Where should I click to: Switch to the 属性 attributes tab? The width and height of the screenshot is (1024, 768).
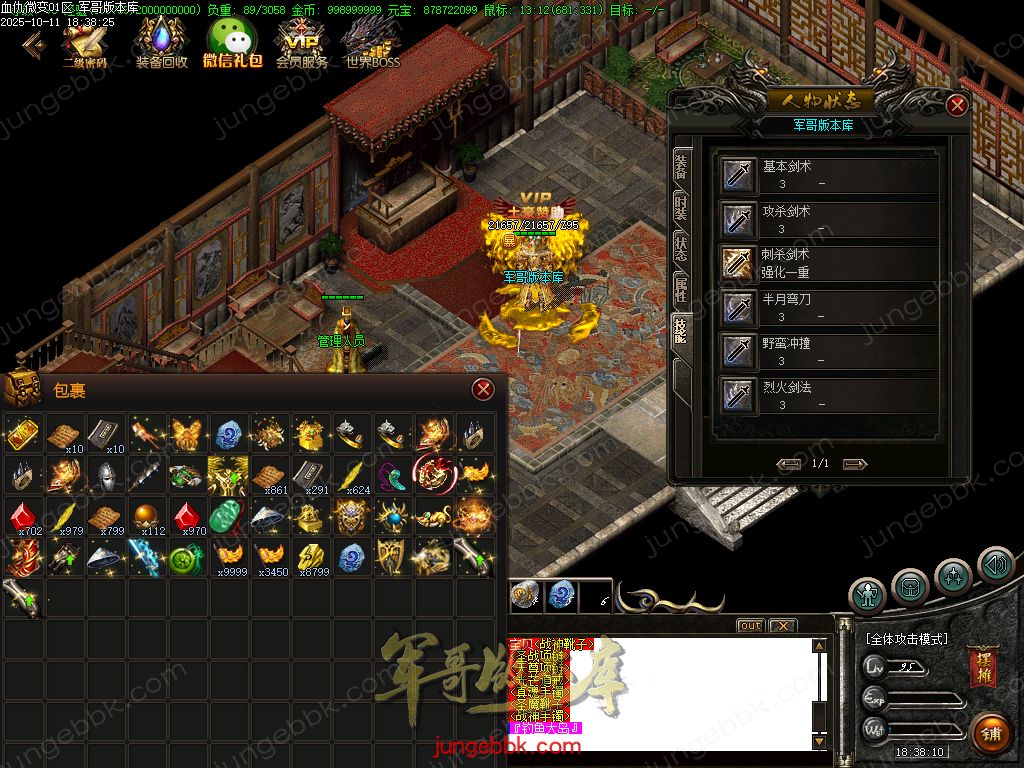[681, 291]
